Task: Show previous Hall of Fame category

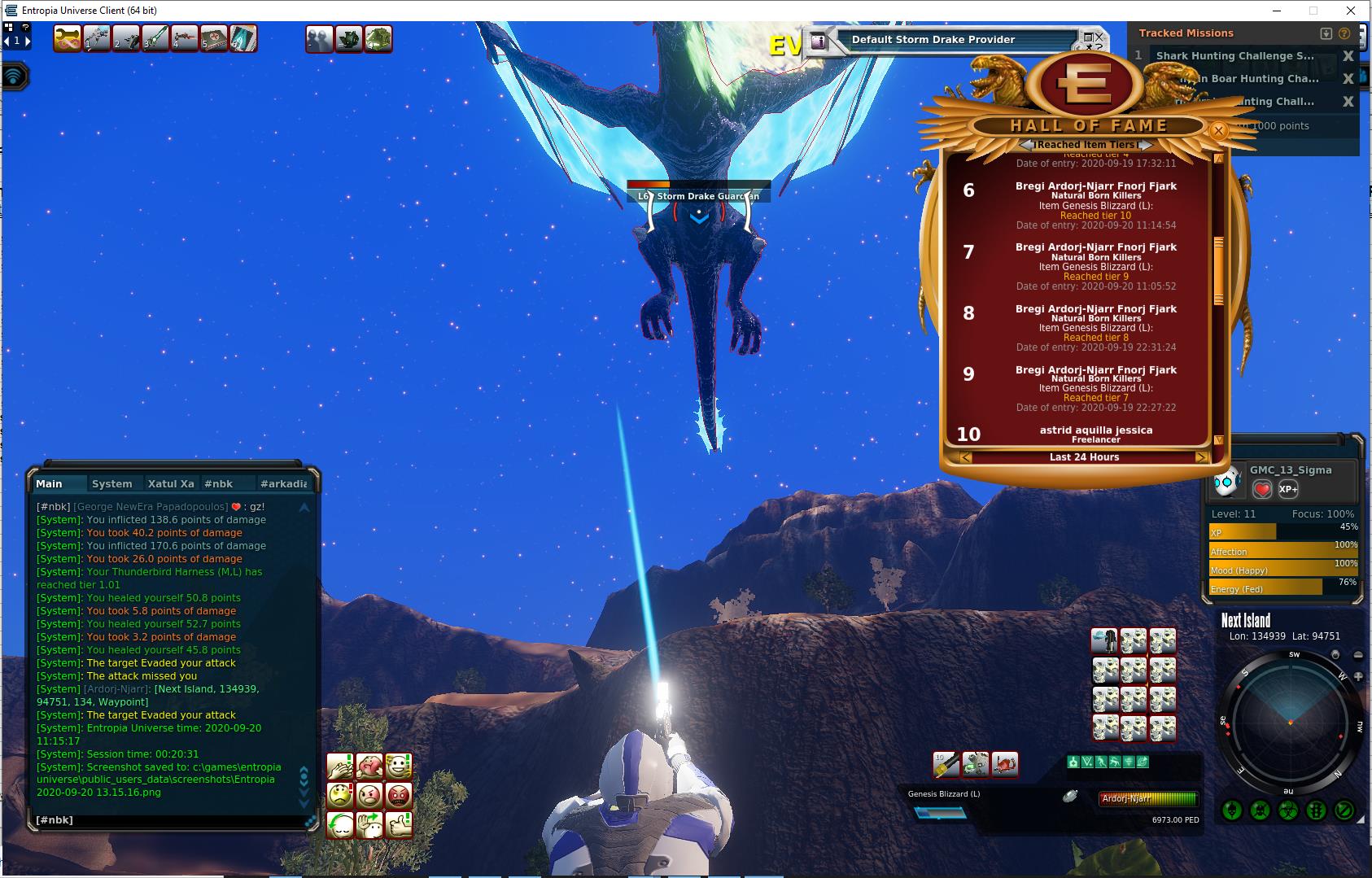Action: [x=1027, y=145]
